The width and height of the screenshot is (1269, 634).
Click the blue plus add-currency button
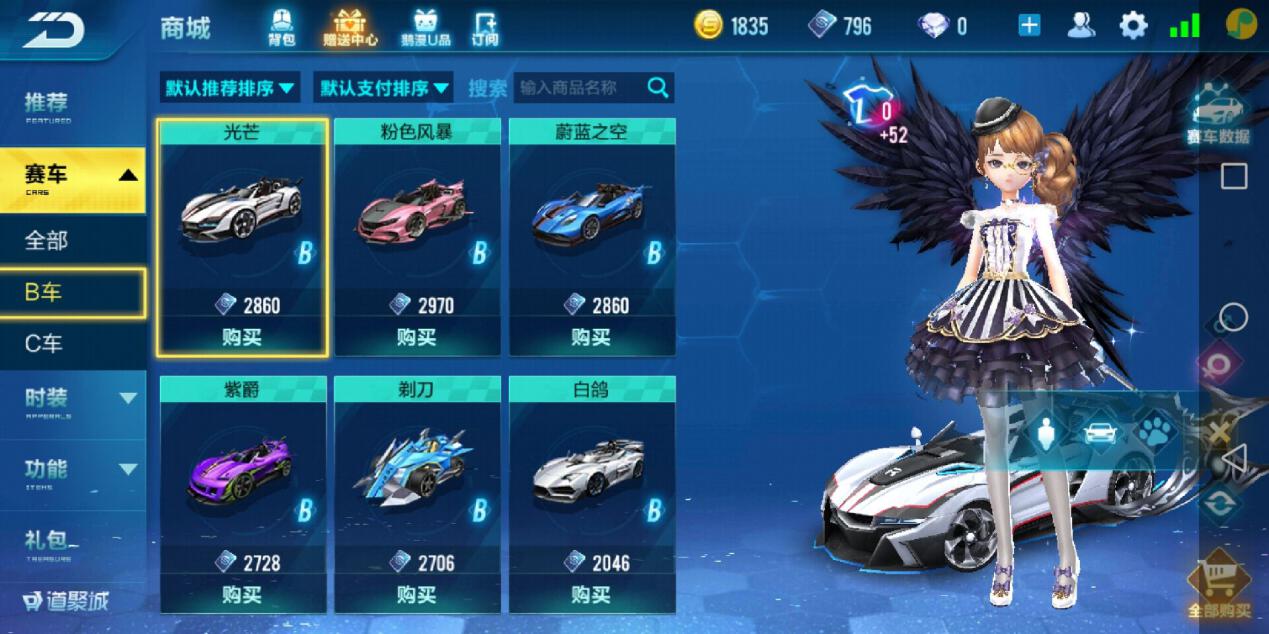(1029, 26)
